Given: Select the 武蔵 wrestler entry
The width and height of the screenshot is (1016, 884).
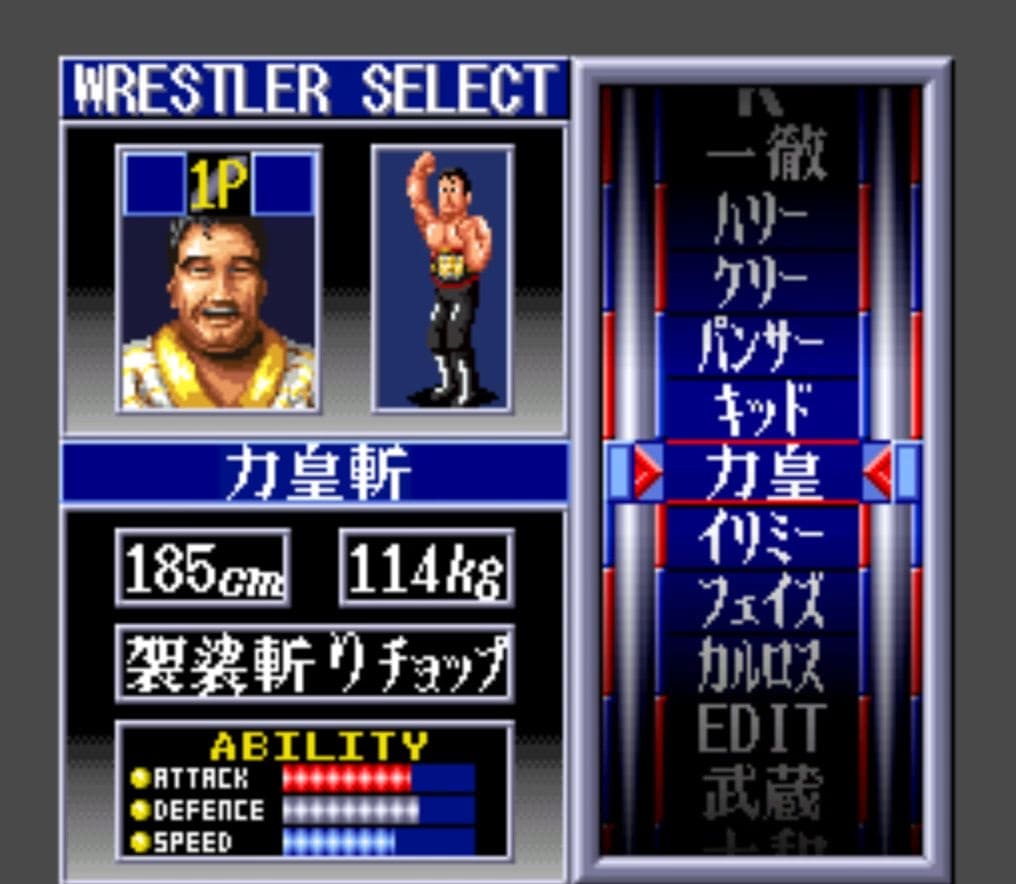Looking at the screenshot, I should 762,790.
